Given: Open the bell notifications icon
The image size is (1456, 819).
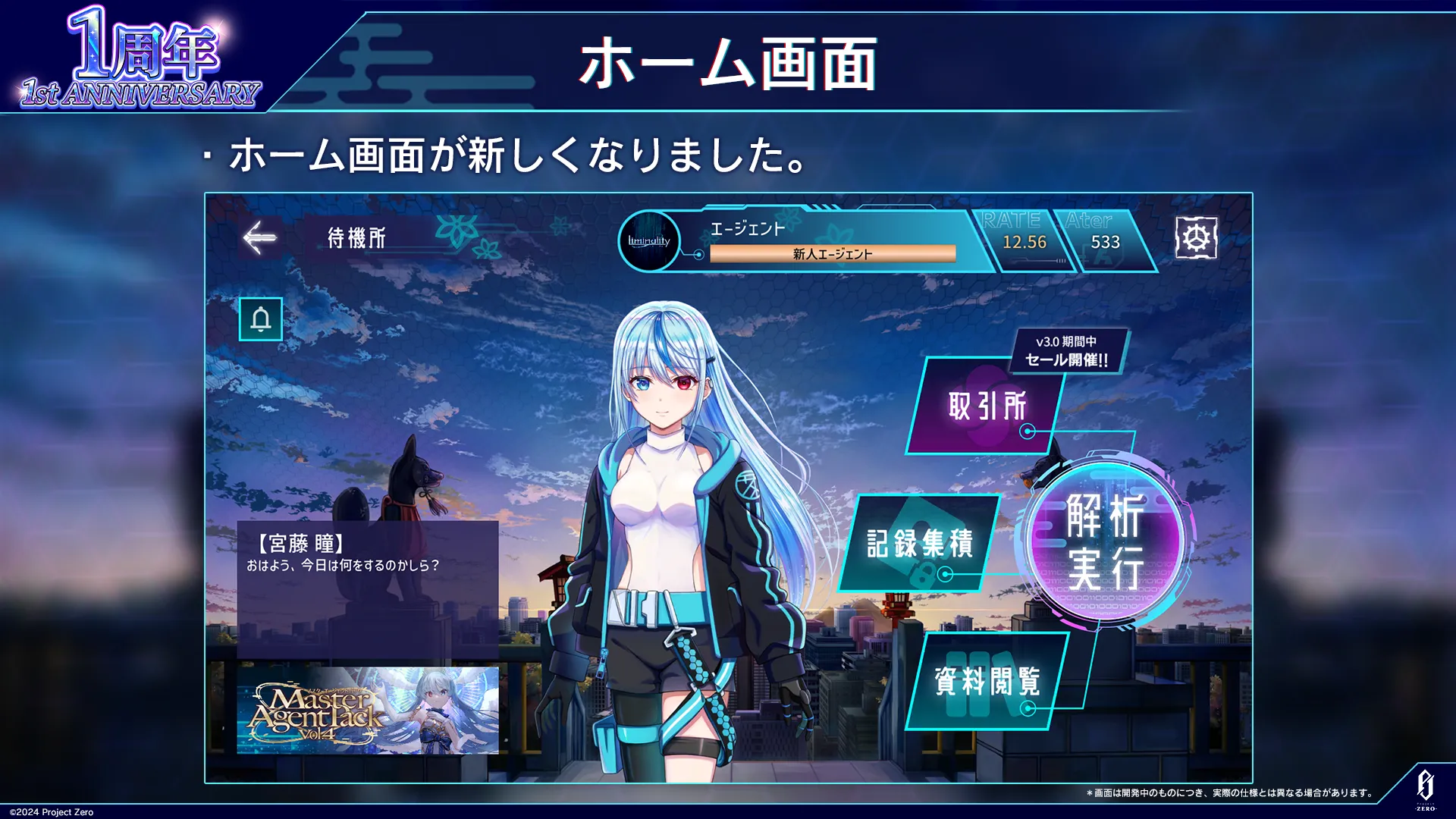Looking at the screenshot, I should [x=261, y=319].
